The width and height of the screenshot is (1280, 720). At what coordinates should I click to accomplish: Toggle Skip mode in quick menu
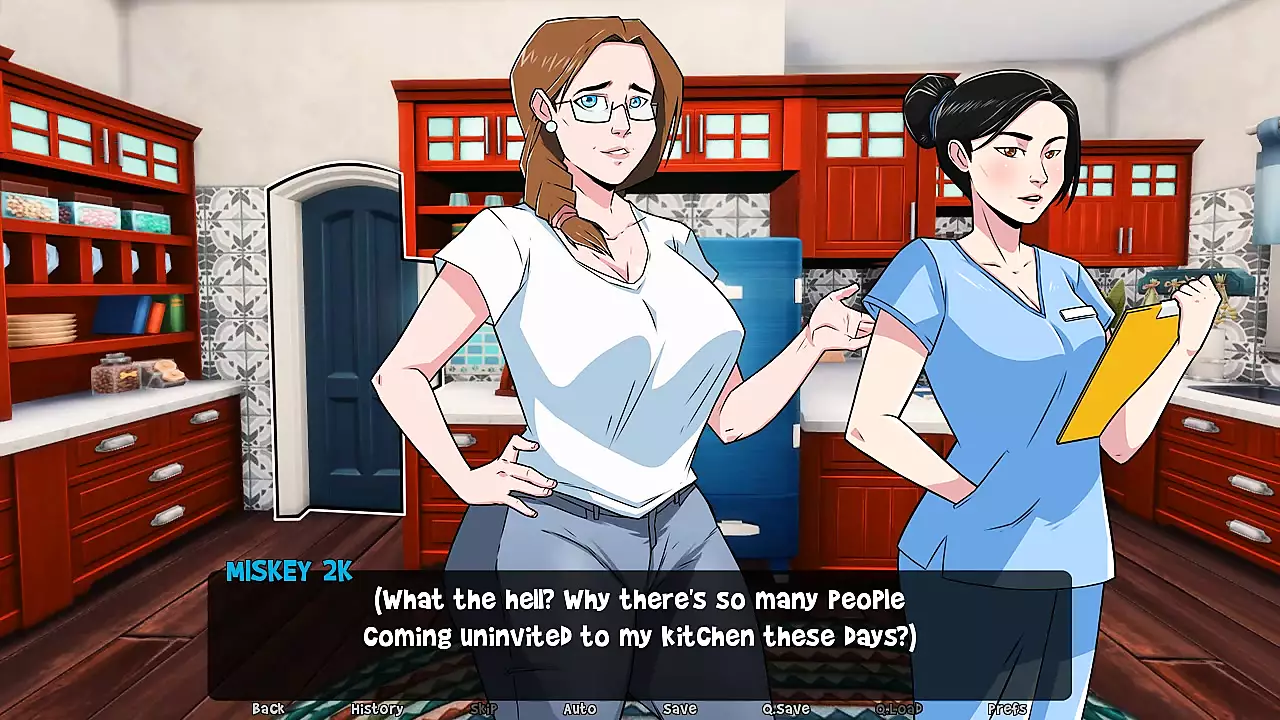click(x=483, y=708)
